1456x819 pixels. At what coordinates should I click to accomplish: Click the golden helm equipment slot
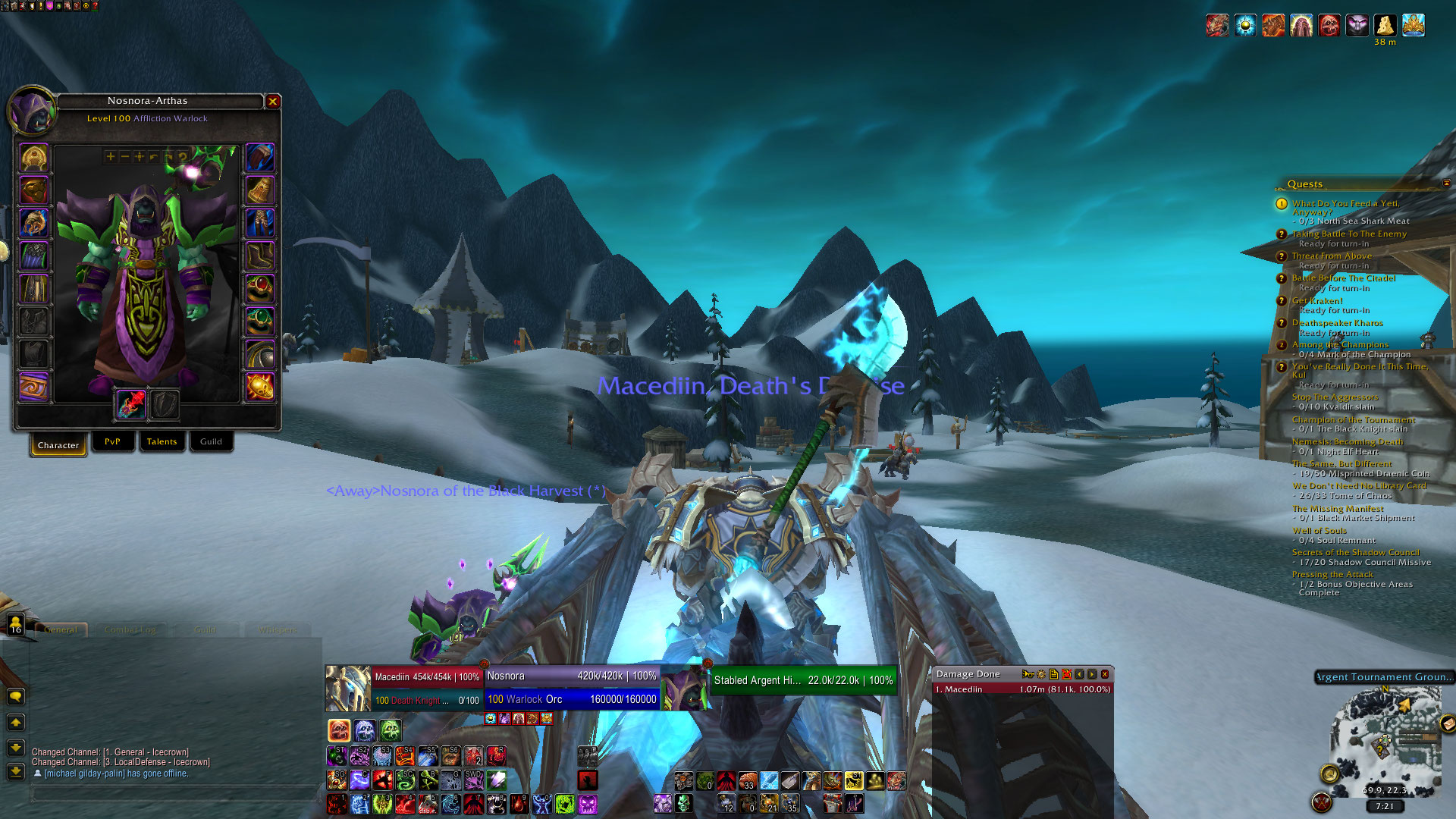tap(34, 158)
